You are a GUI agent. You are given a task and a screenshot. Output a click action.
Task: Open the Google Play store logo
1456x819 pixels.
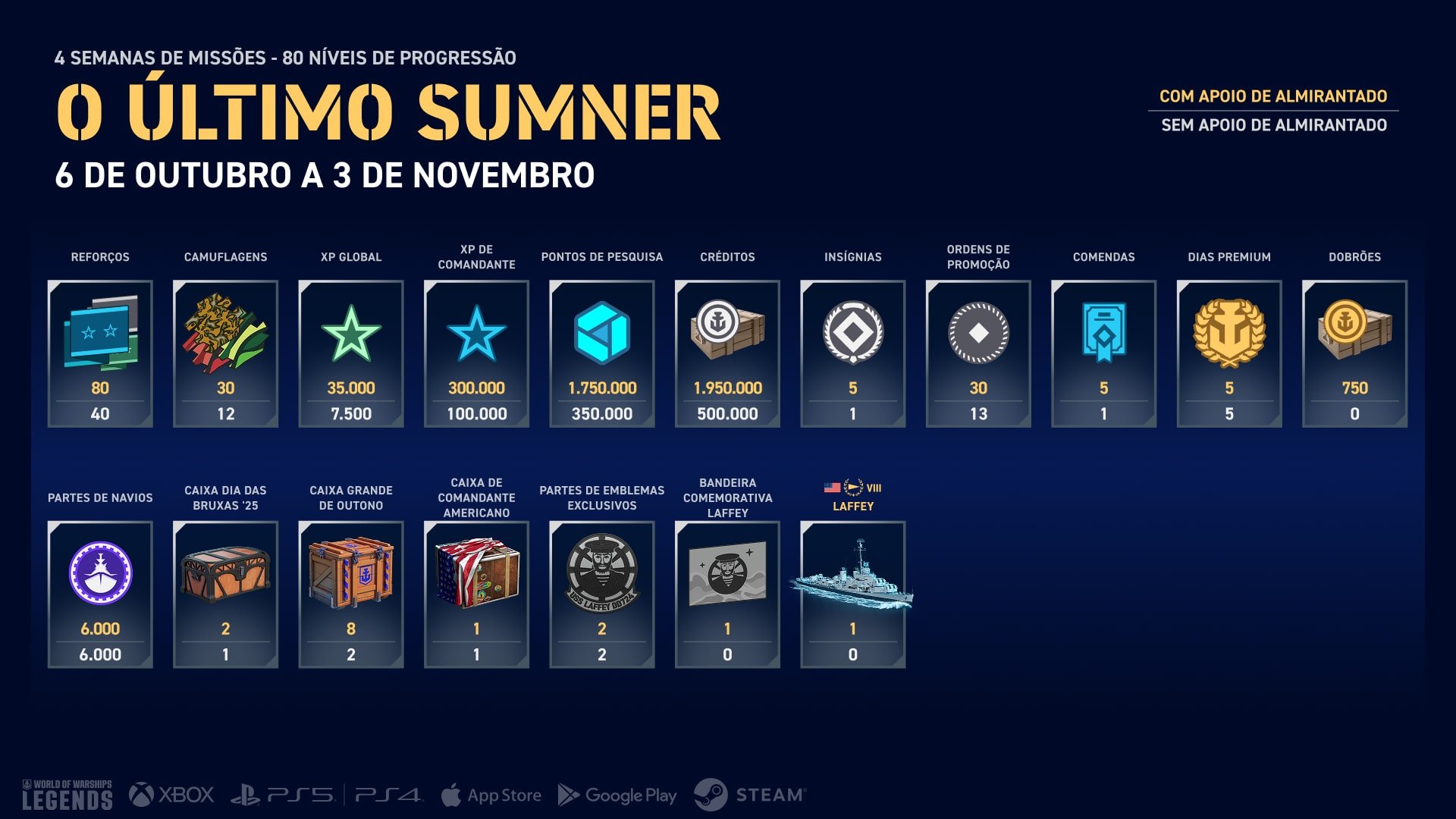[x=617, y=795]
